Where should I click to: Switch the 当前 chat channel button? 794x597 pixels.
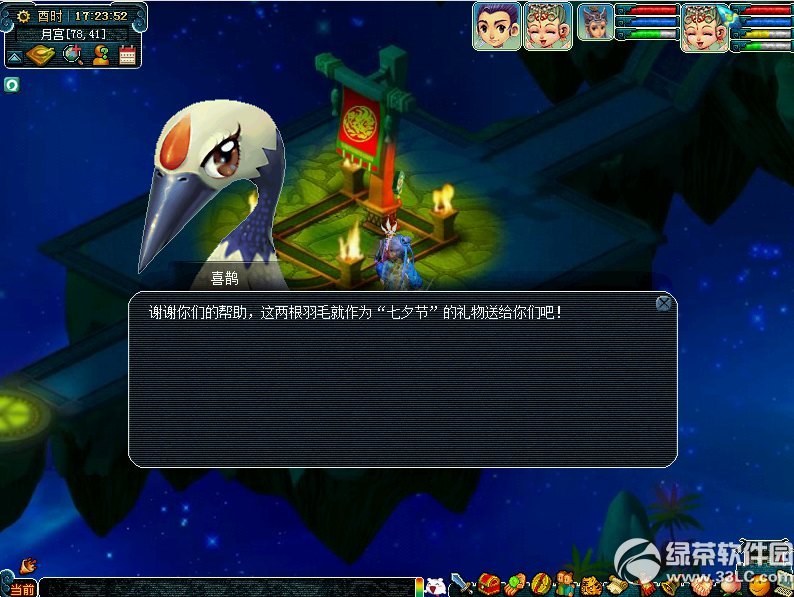point(22,589)
